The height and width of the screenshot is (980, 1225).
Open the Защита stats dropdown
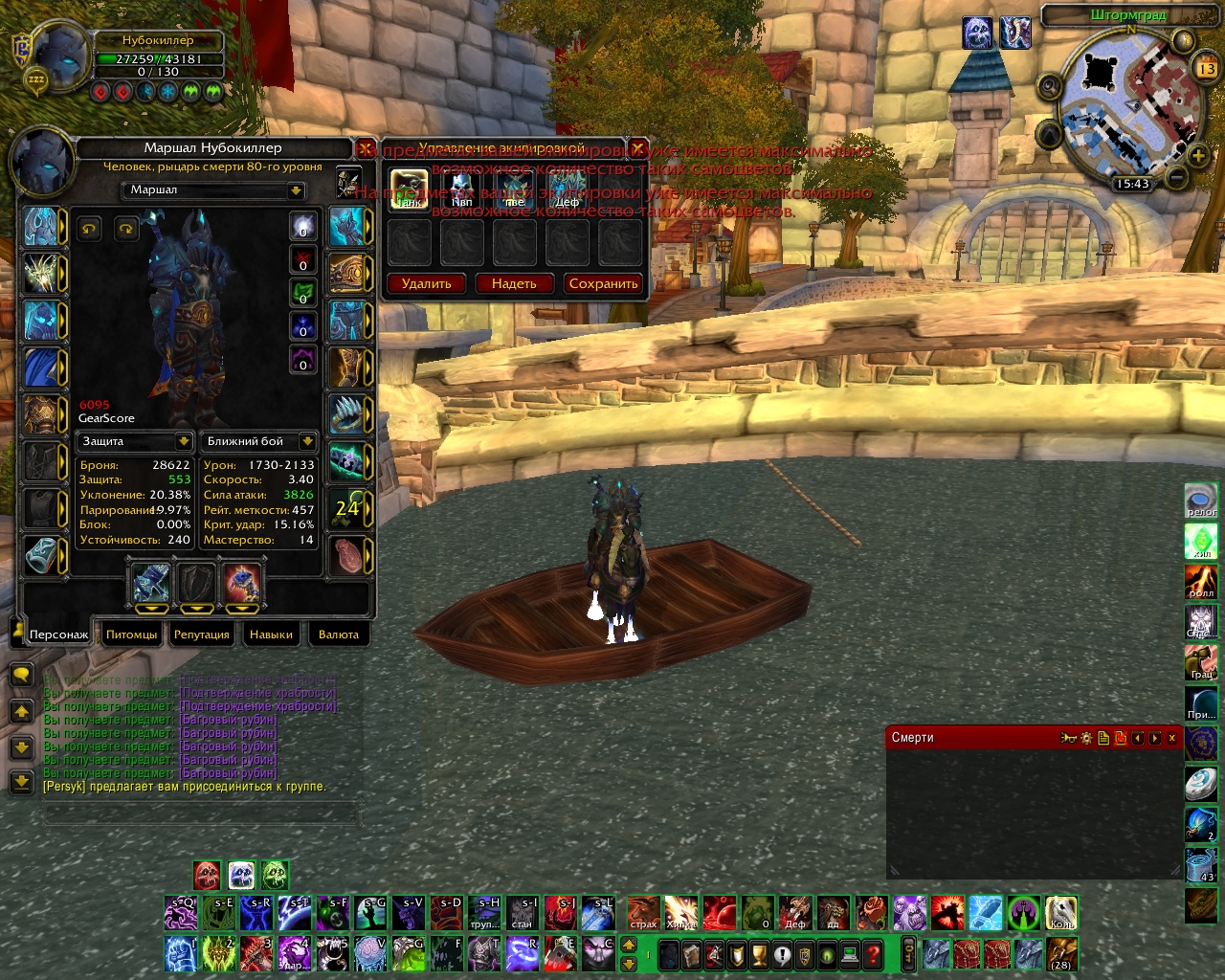183,441
